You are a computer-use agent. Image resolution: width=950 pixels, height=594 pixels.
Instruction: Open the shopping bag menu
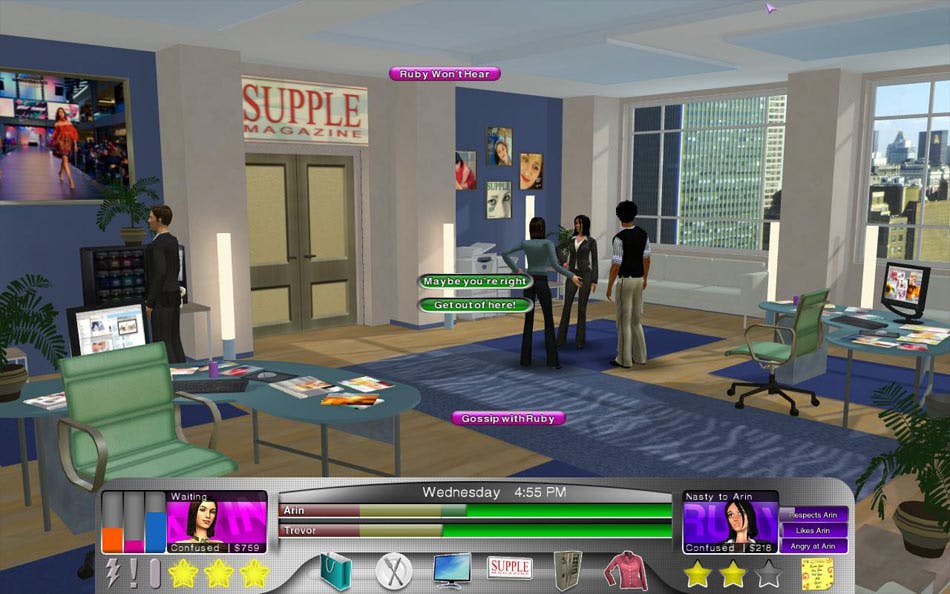pos(336,571)
